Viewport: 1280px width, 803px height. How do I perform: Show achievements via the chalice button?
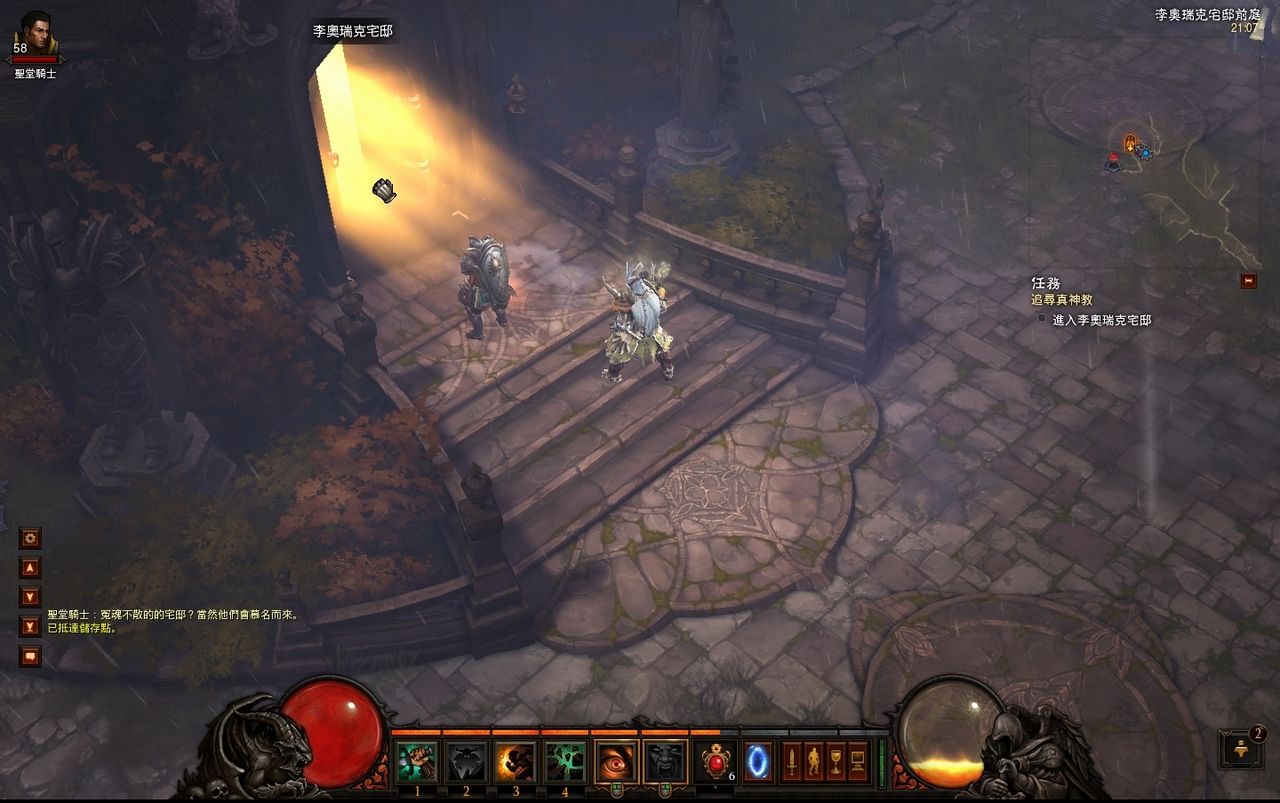coord(836,762)
